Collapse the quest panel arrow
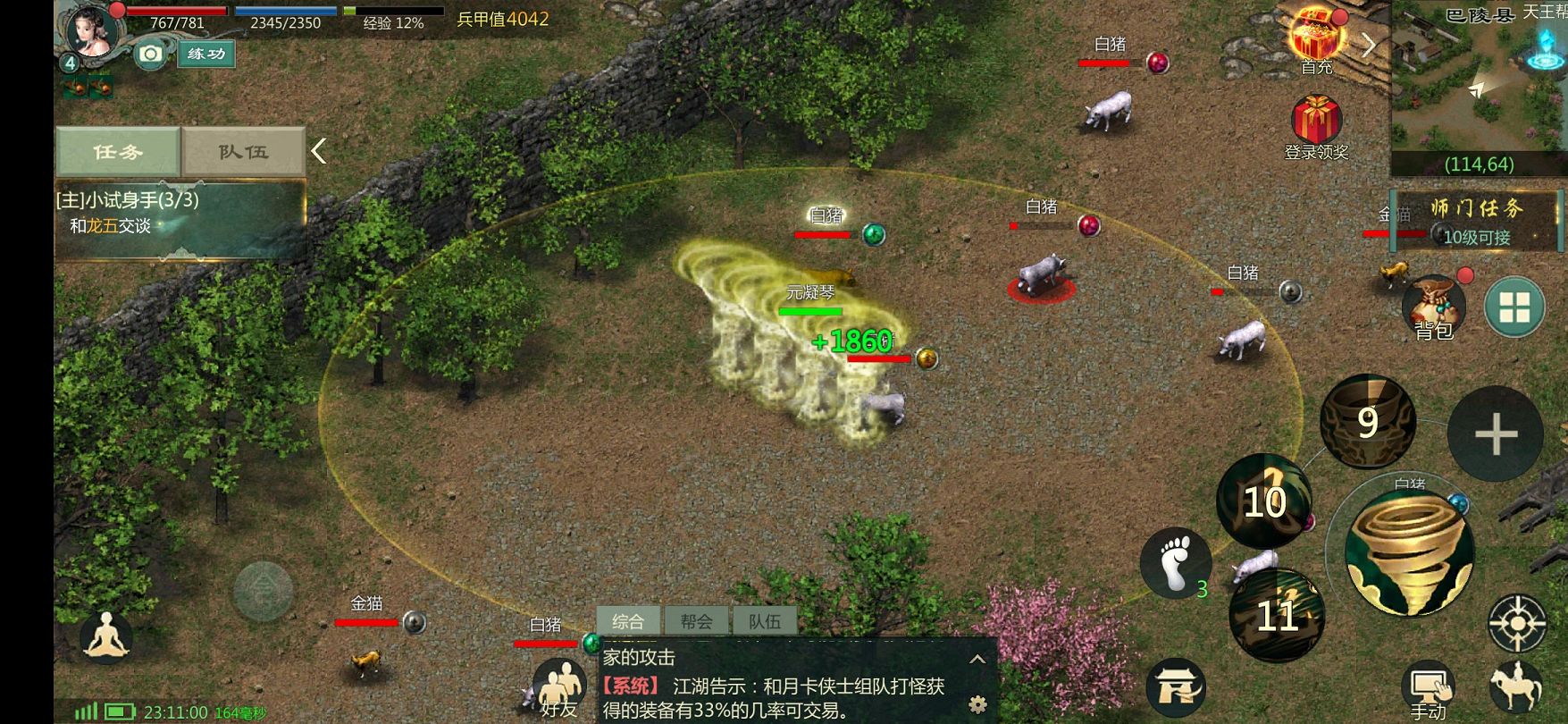Image resolution: width=1568 pixels, height=724 pixels. point(319,151)
